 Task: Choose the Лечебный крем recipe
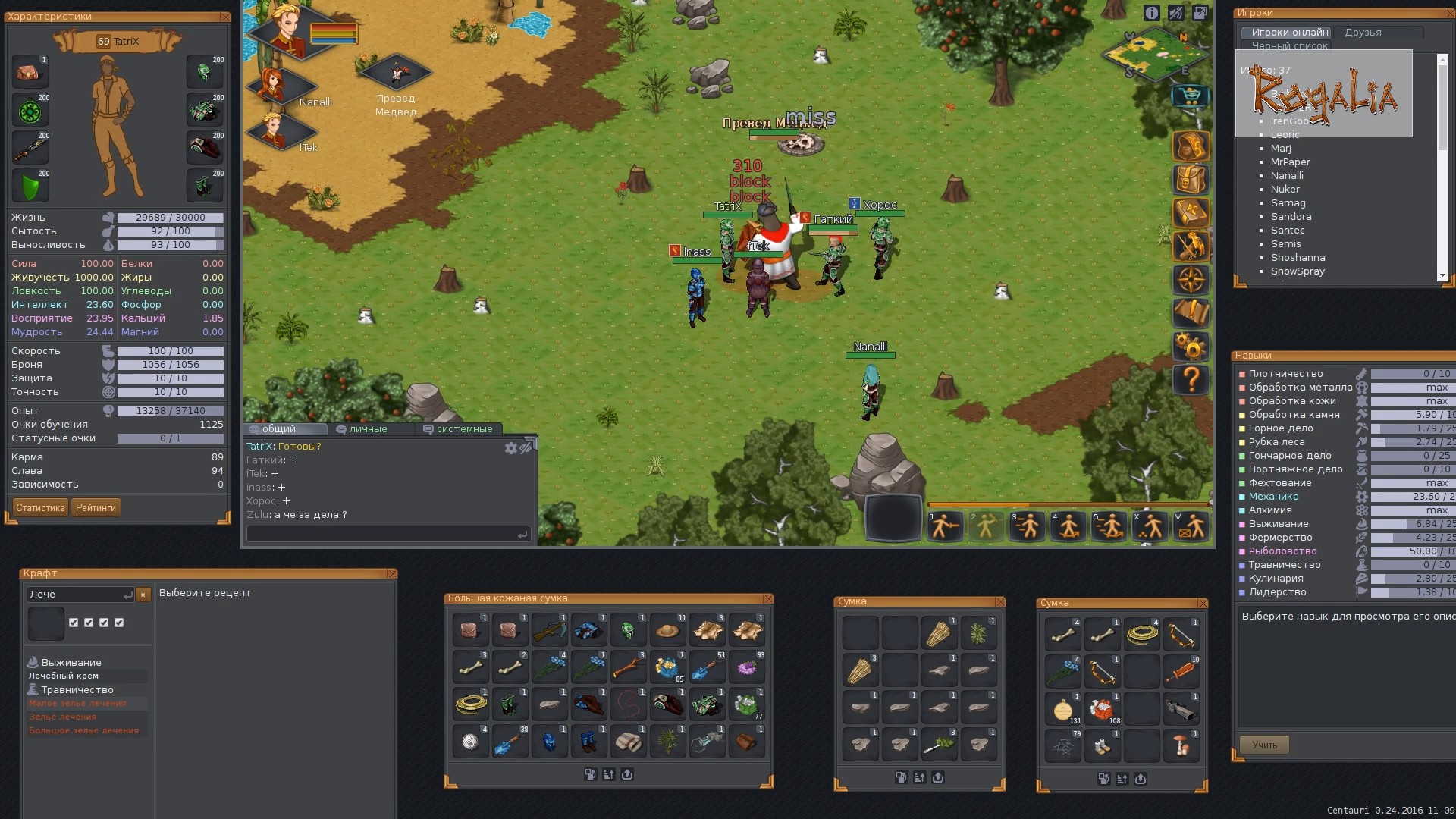coord(64,676)
